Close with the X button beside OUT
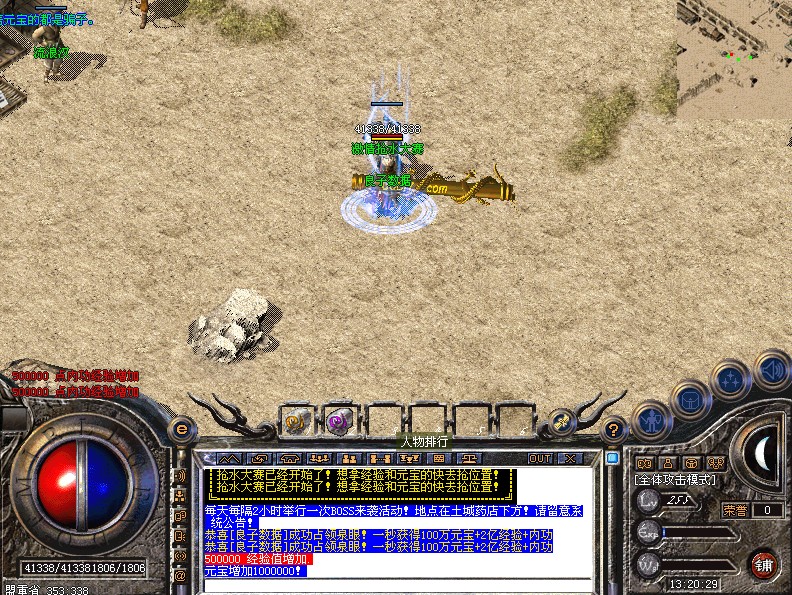 [569, 458]
